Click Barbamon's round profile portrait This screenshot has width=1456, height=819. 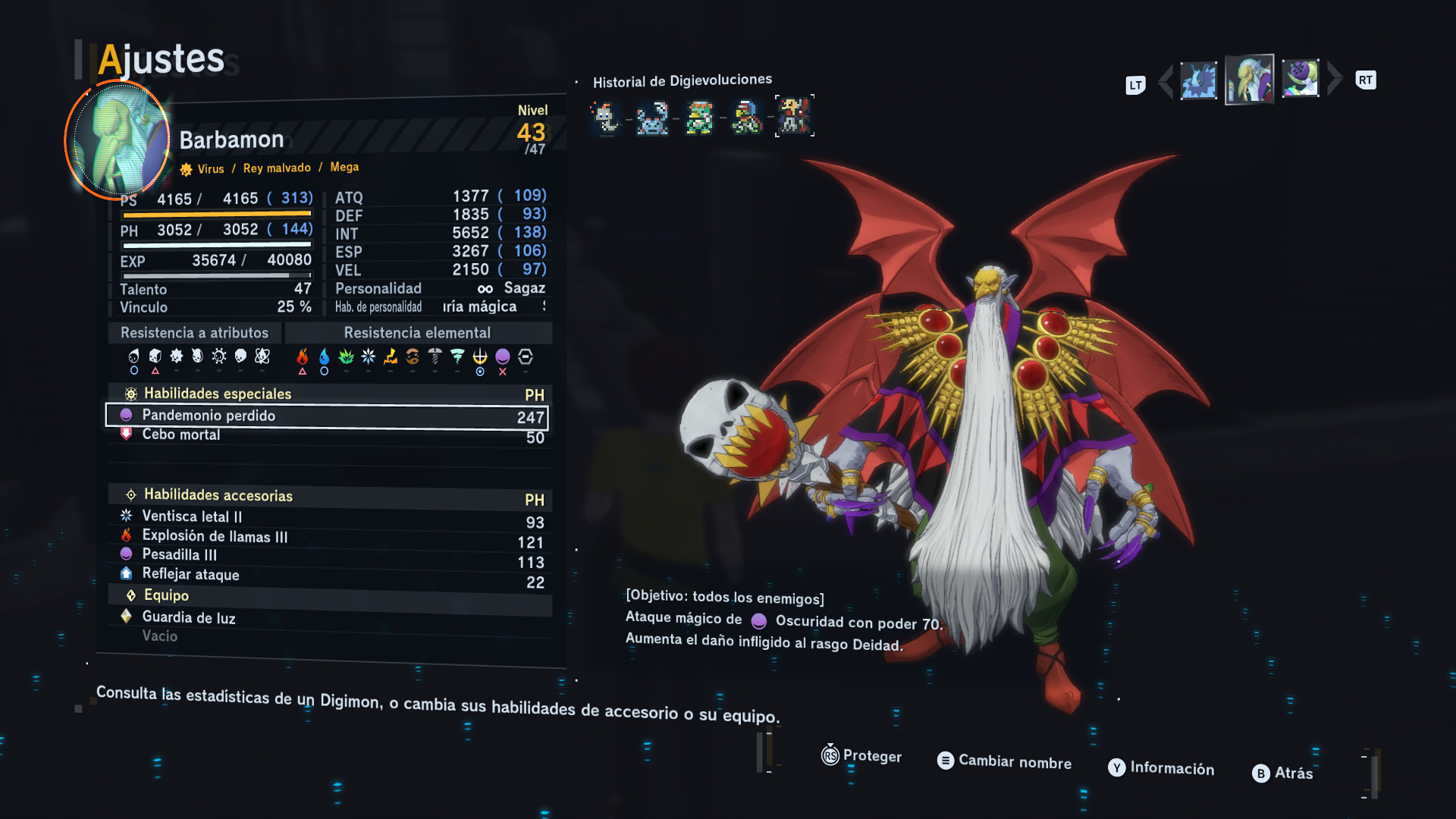[x=118, y=140]
